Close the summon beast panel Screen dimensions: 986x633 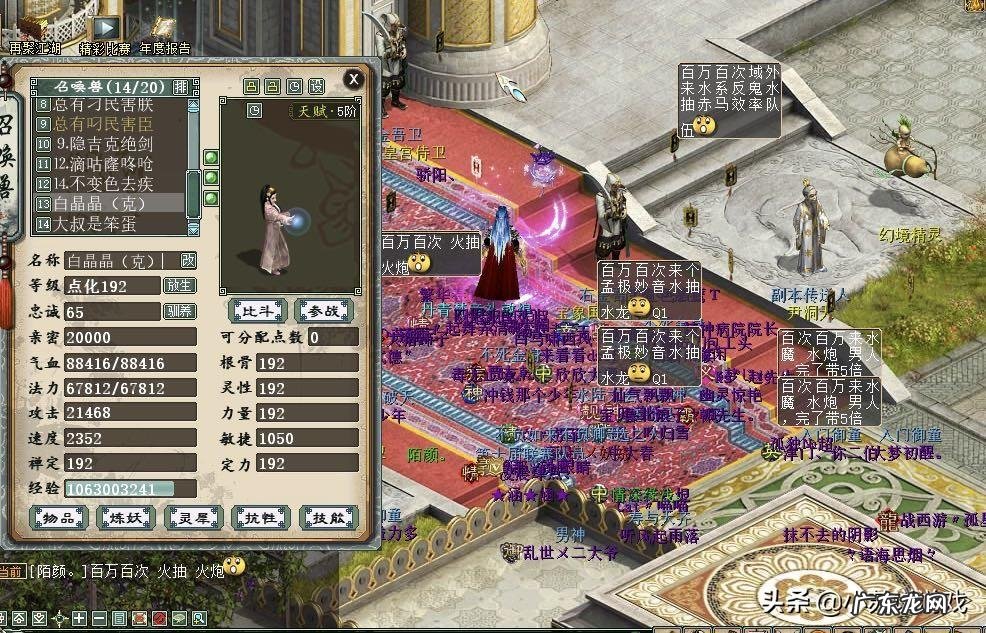pos(353,78)
